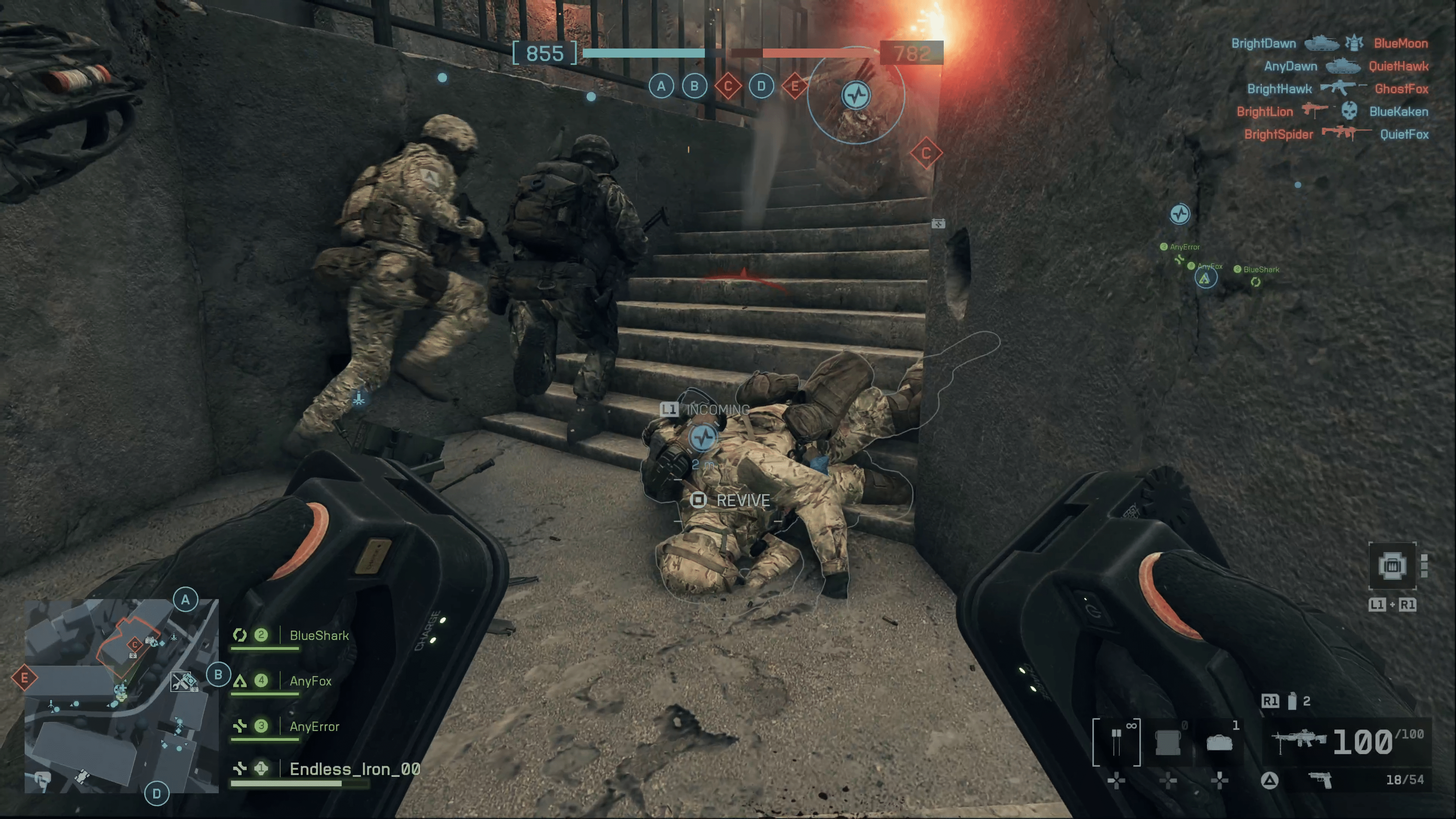Select the defibrillator gadget slot
The image size is (1456, 819).
(1116, 742)
